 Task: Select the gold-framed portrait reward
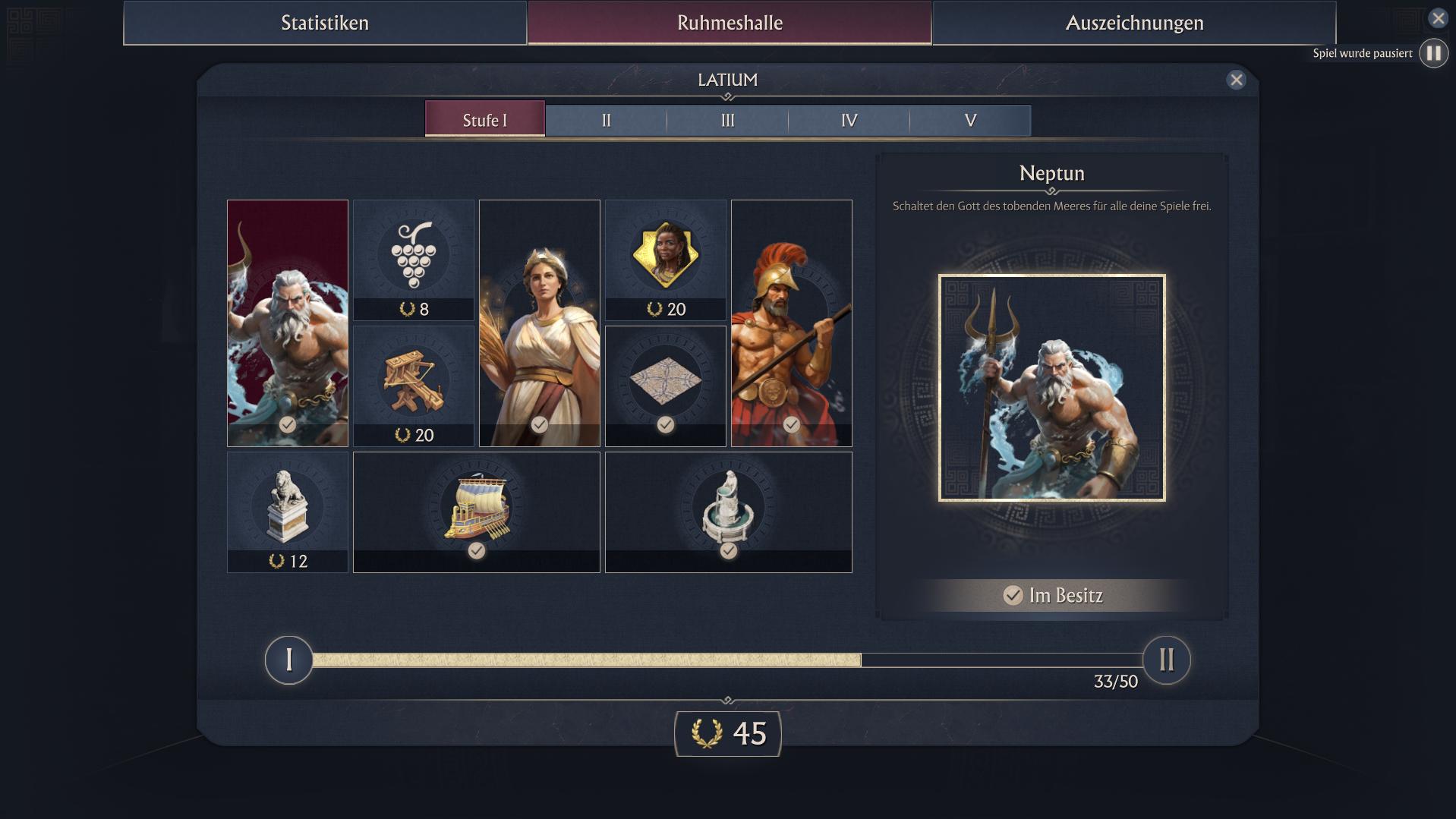[666, 260]
